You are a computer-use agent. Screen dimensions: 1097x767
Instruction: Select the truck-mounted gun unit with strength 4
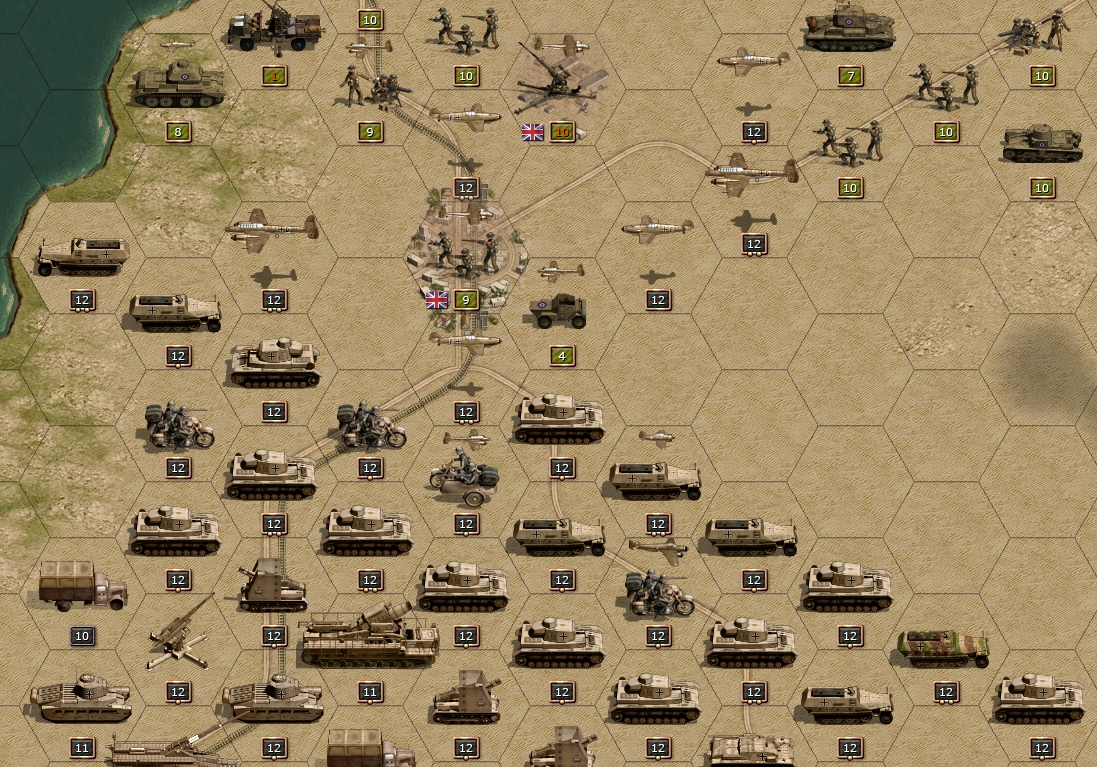tap(274, 31)
